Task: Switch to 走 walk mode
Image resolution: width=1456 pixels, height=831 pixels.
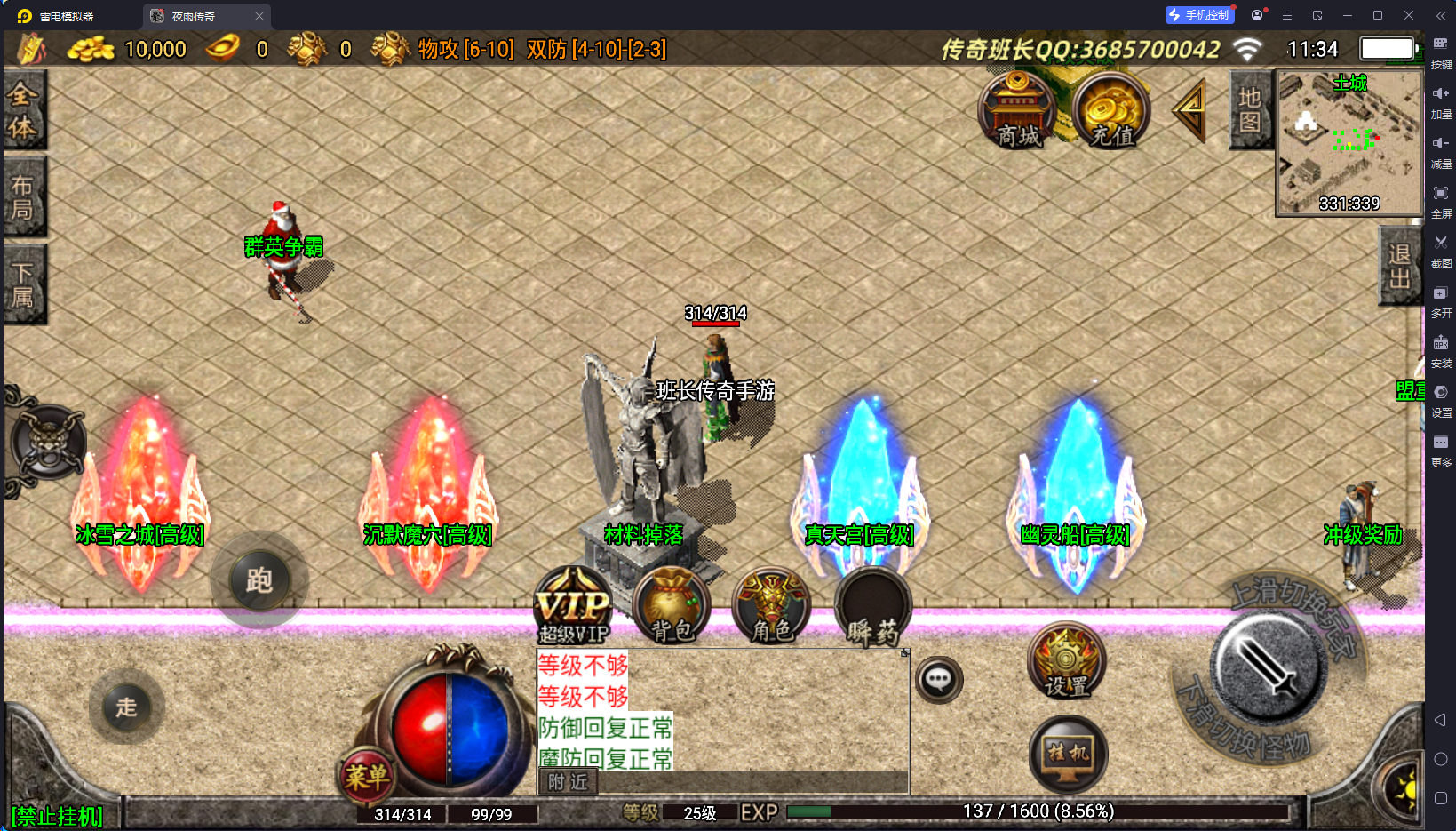Action: (x=126, y=707)
